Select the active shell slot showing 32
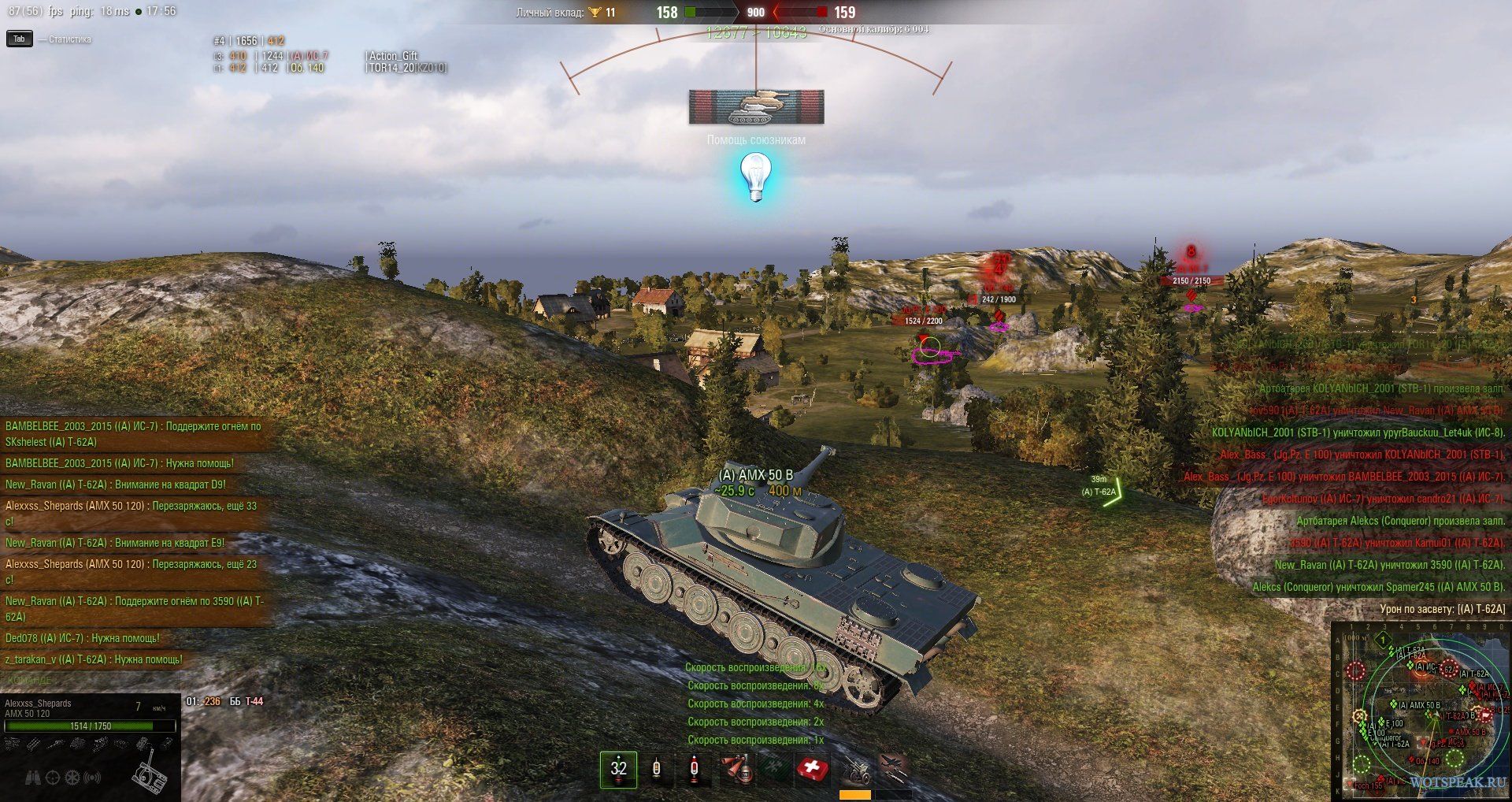The image size is (1512, 802). click(x=618, y=769)
